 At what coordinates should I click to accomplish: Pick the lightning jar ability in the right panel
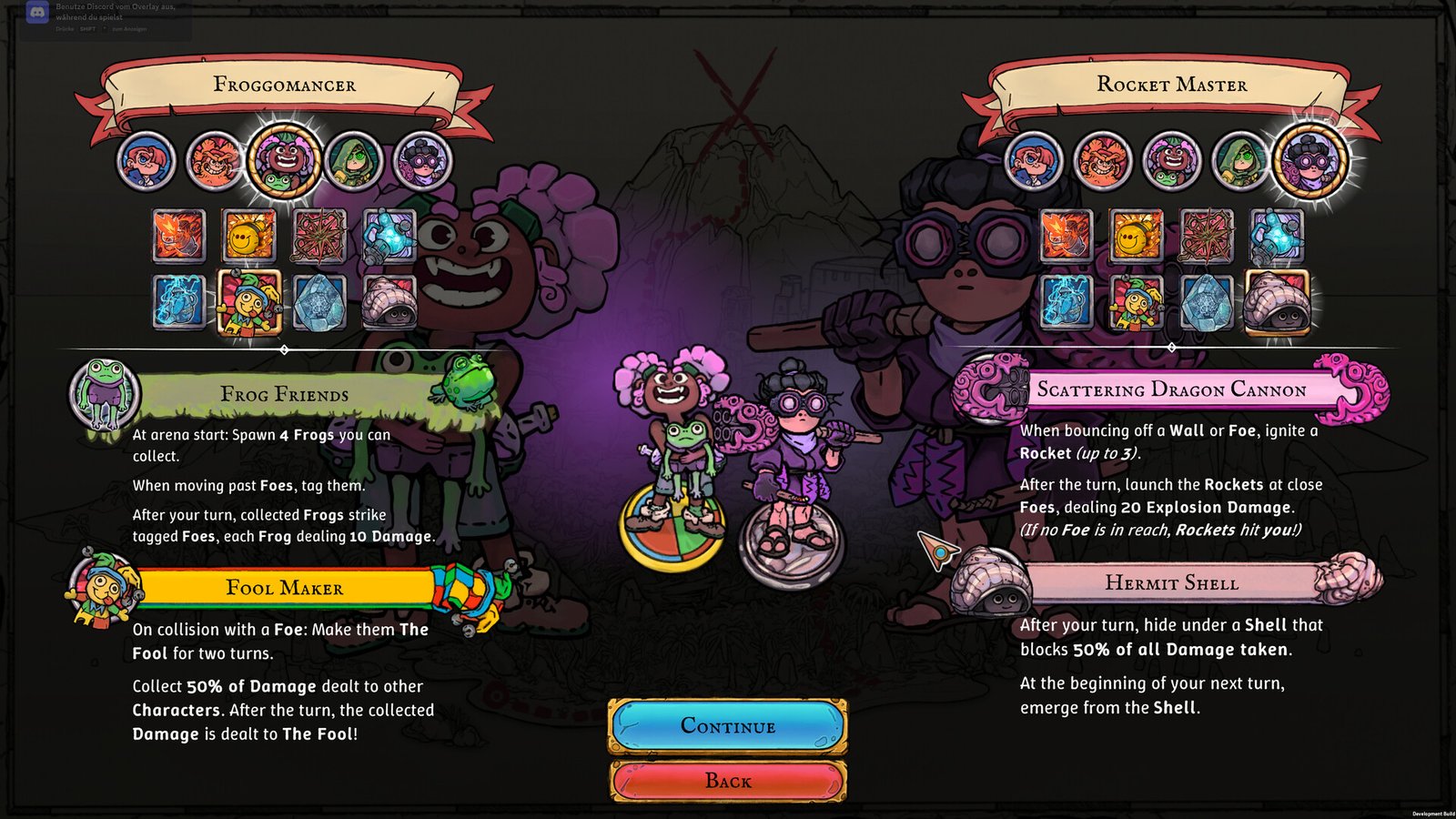[1067, 301]
